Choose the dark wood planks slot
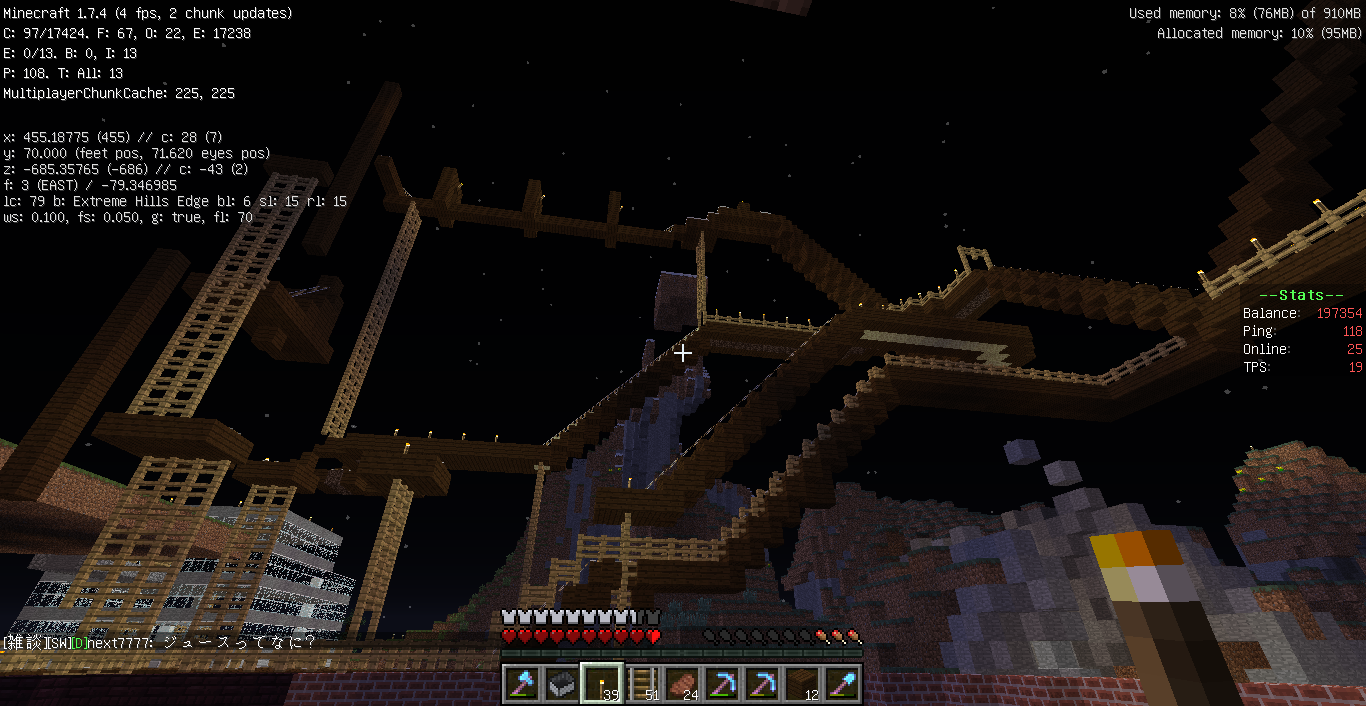Viewport: 1366px width, 706px height. tap(802, 684)
